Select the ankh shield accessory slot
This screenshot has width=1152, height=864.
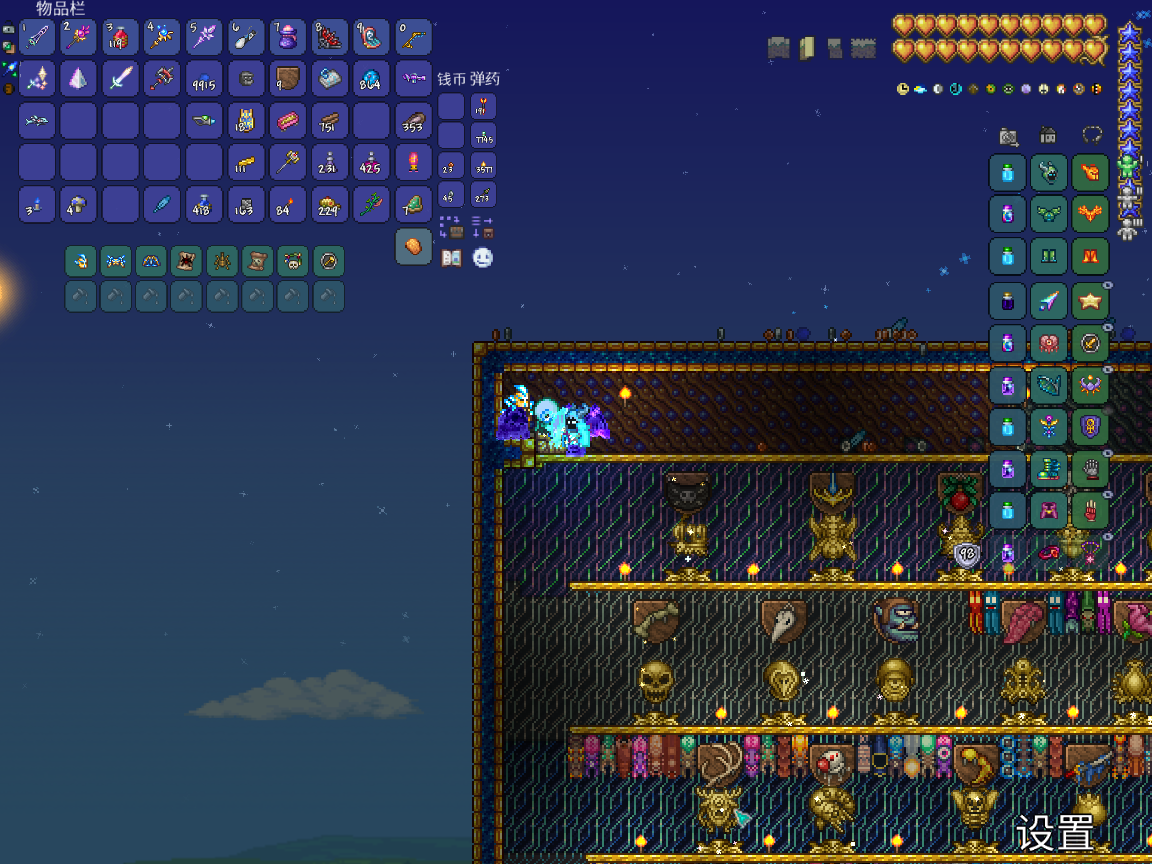(1090, 427)
